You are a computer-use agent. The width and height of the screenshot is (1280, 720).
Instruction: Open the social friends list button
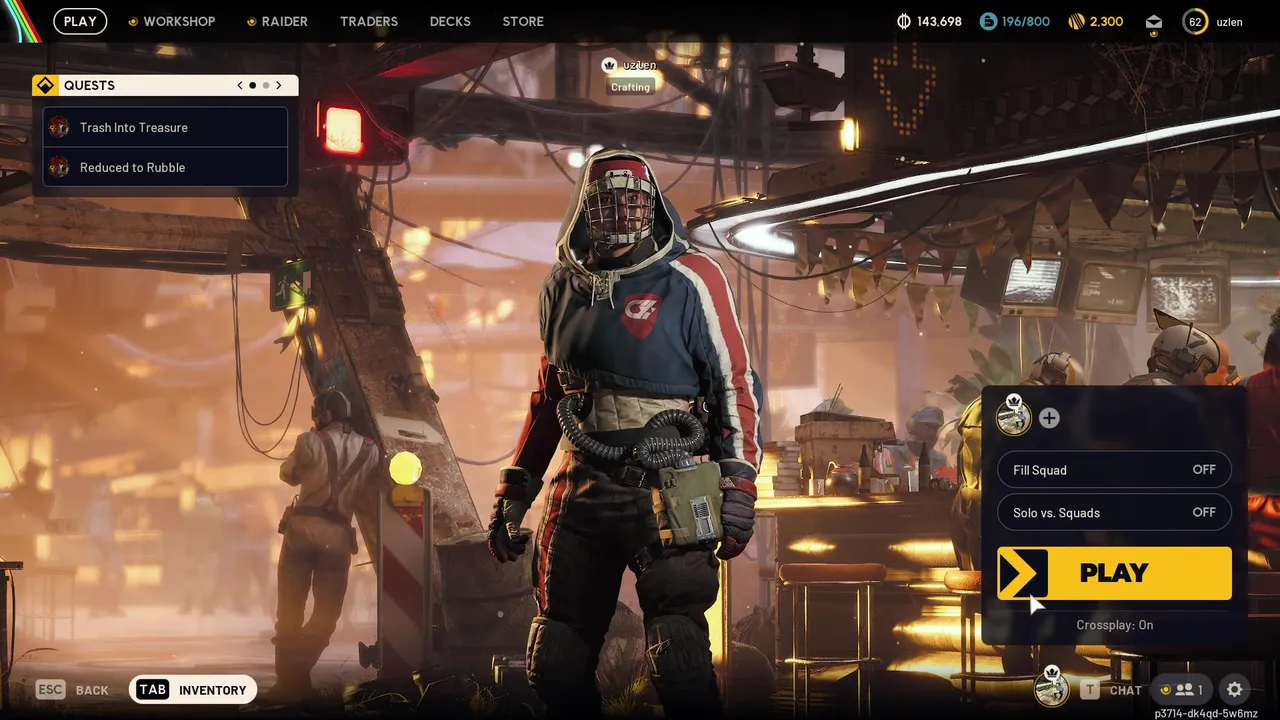pos(1182,689)
